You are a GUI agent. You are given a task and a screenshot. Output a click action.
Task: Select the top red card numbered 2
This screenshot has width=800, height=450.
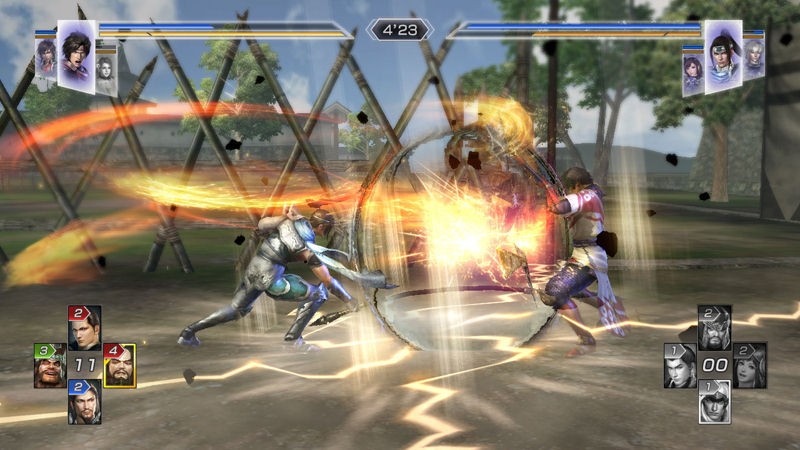pyautogui.click(x=84, y=327)
